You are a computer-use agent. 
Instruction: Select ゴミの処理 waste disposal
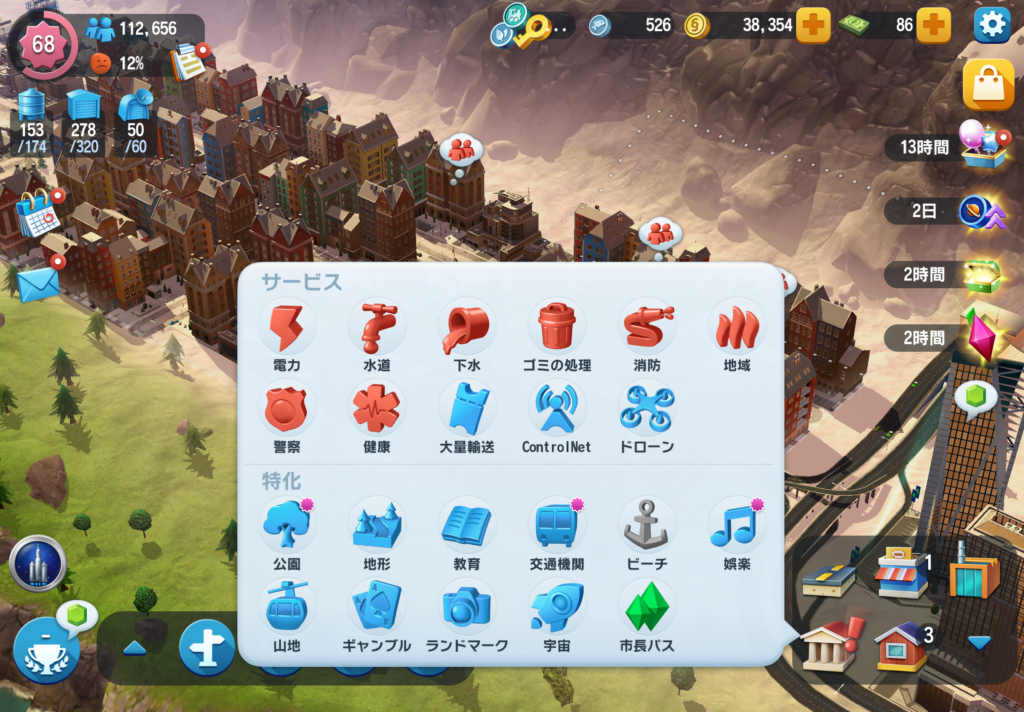point(557,327)
